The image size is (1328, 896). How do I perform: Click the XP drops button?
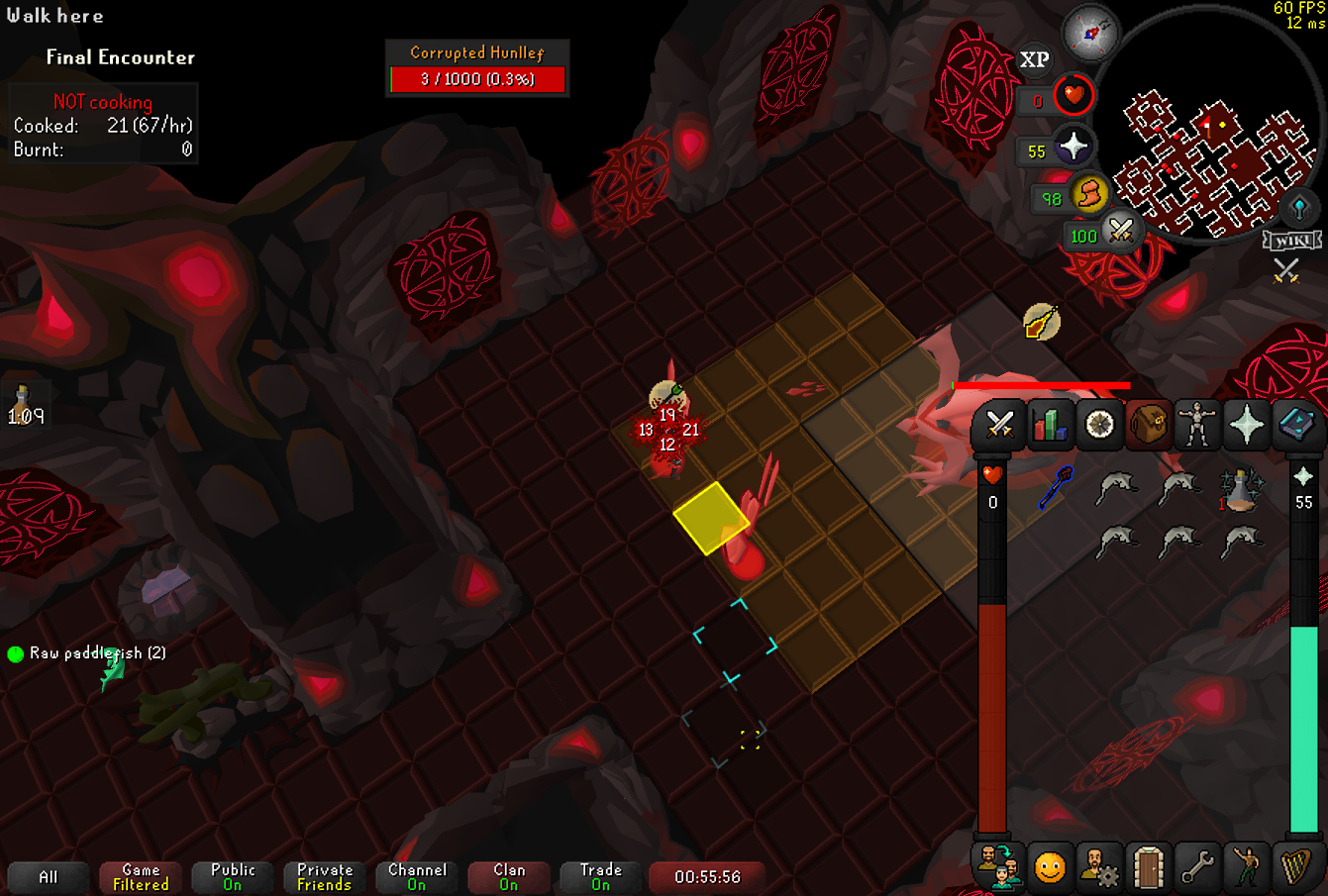[x=1034, y=60]
